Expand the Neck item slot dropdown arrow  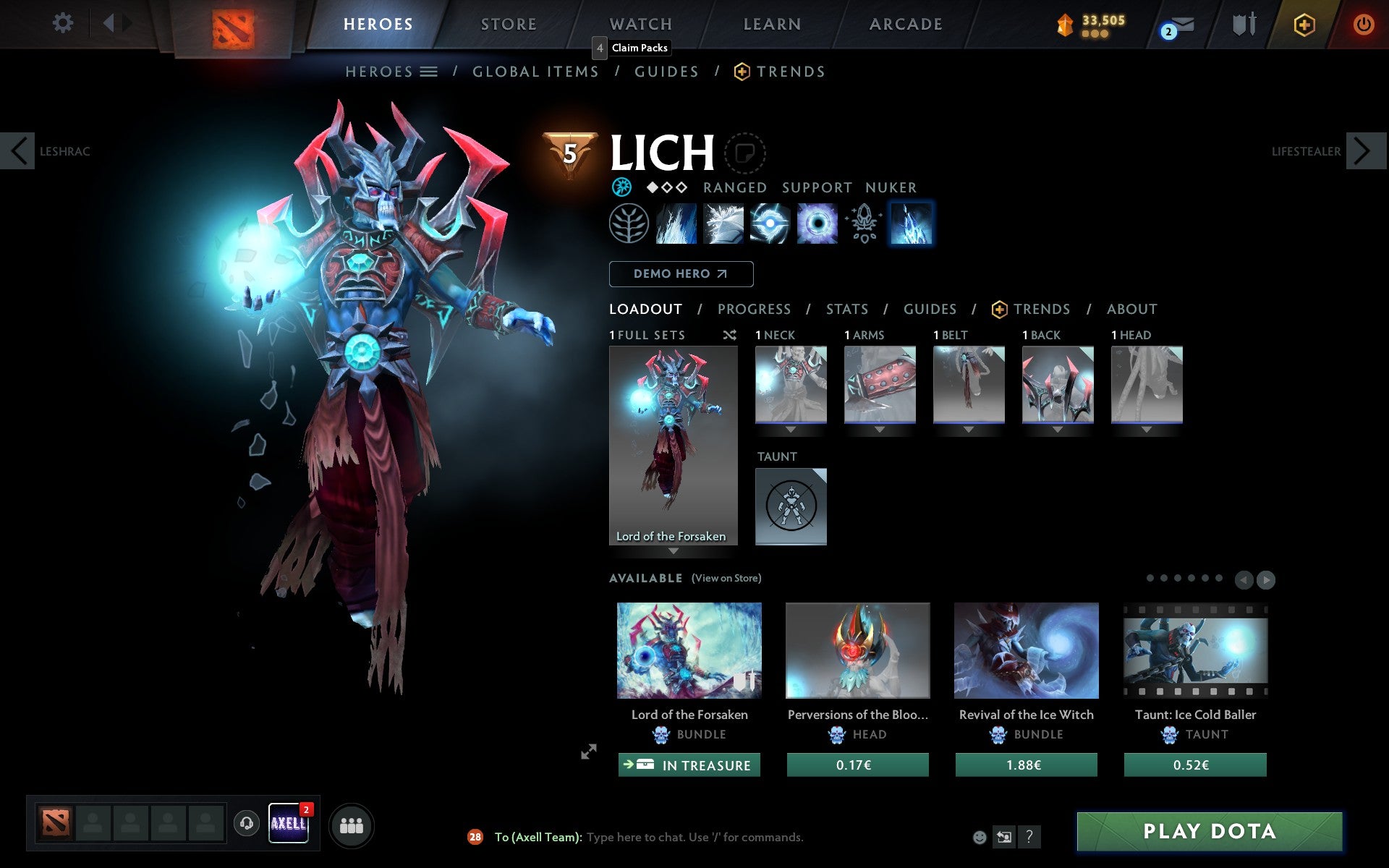click(x=790, y=428)
